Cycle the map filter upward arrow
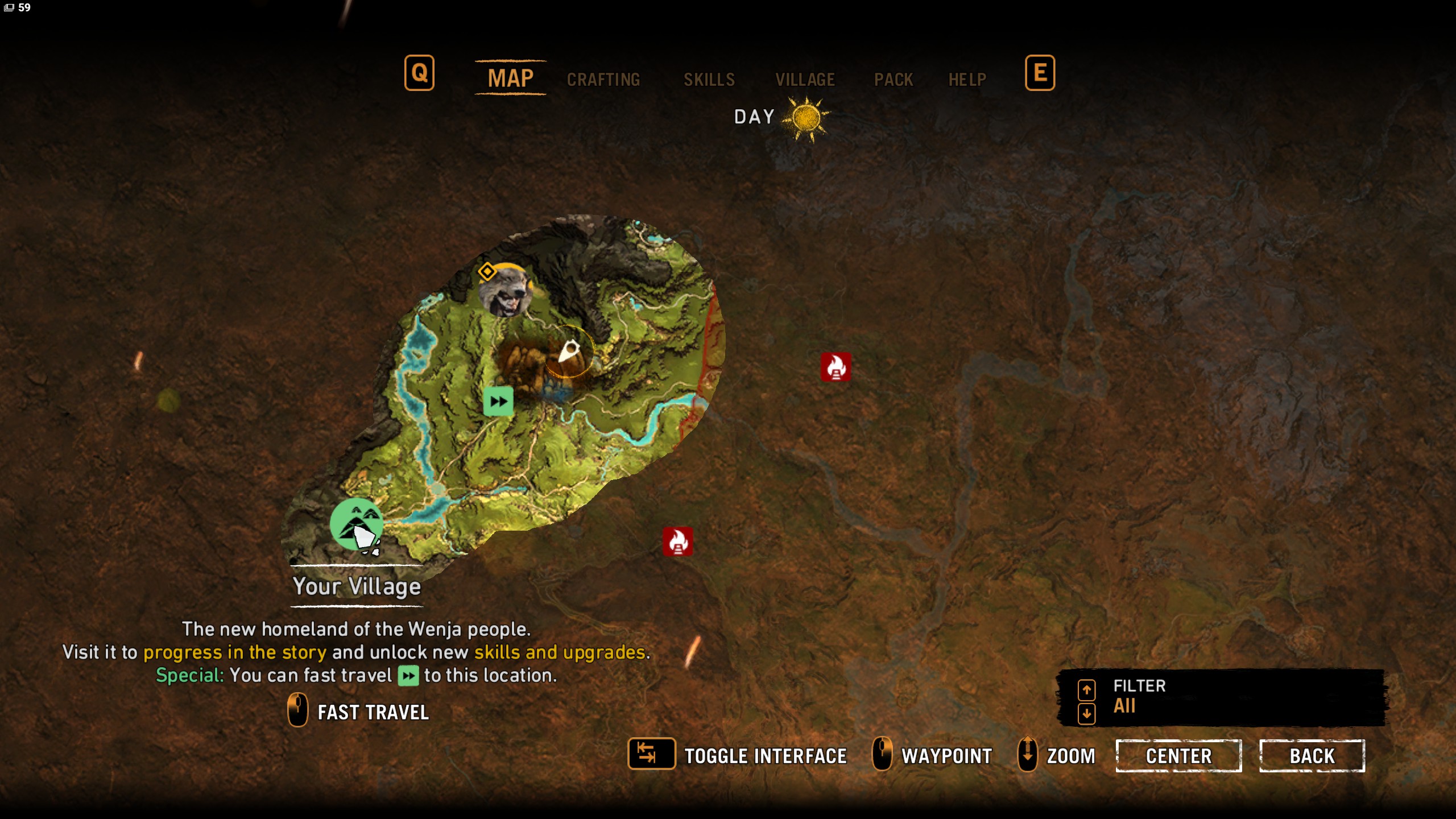The image size is (1456, 819). click(x=1086, y=690)
